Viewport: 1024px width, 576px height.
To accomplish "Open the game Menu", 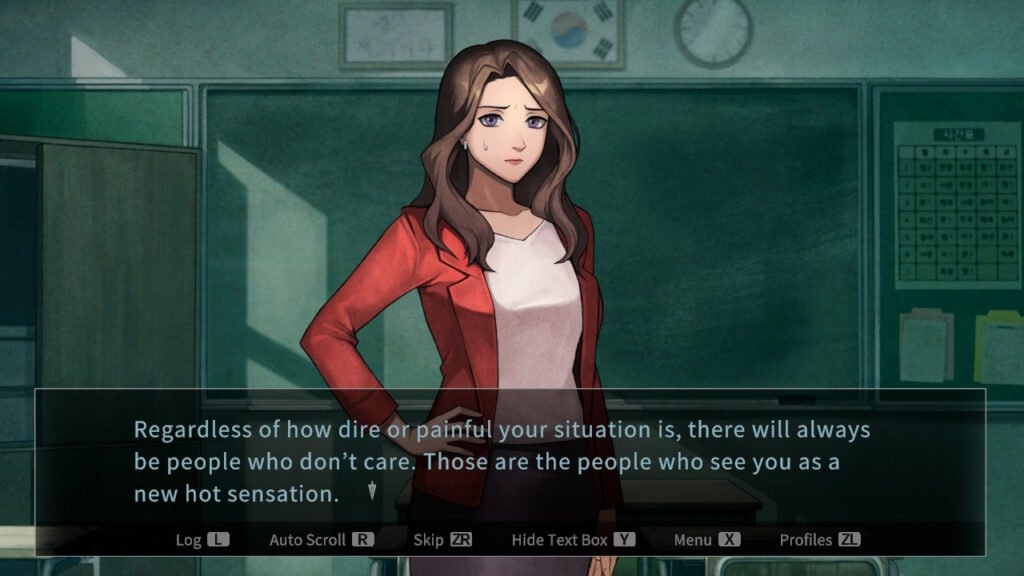I will click(x=706, y=540).
